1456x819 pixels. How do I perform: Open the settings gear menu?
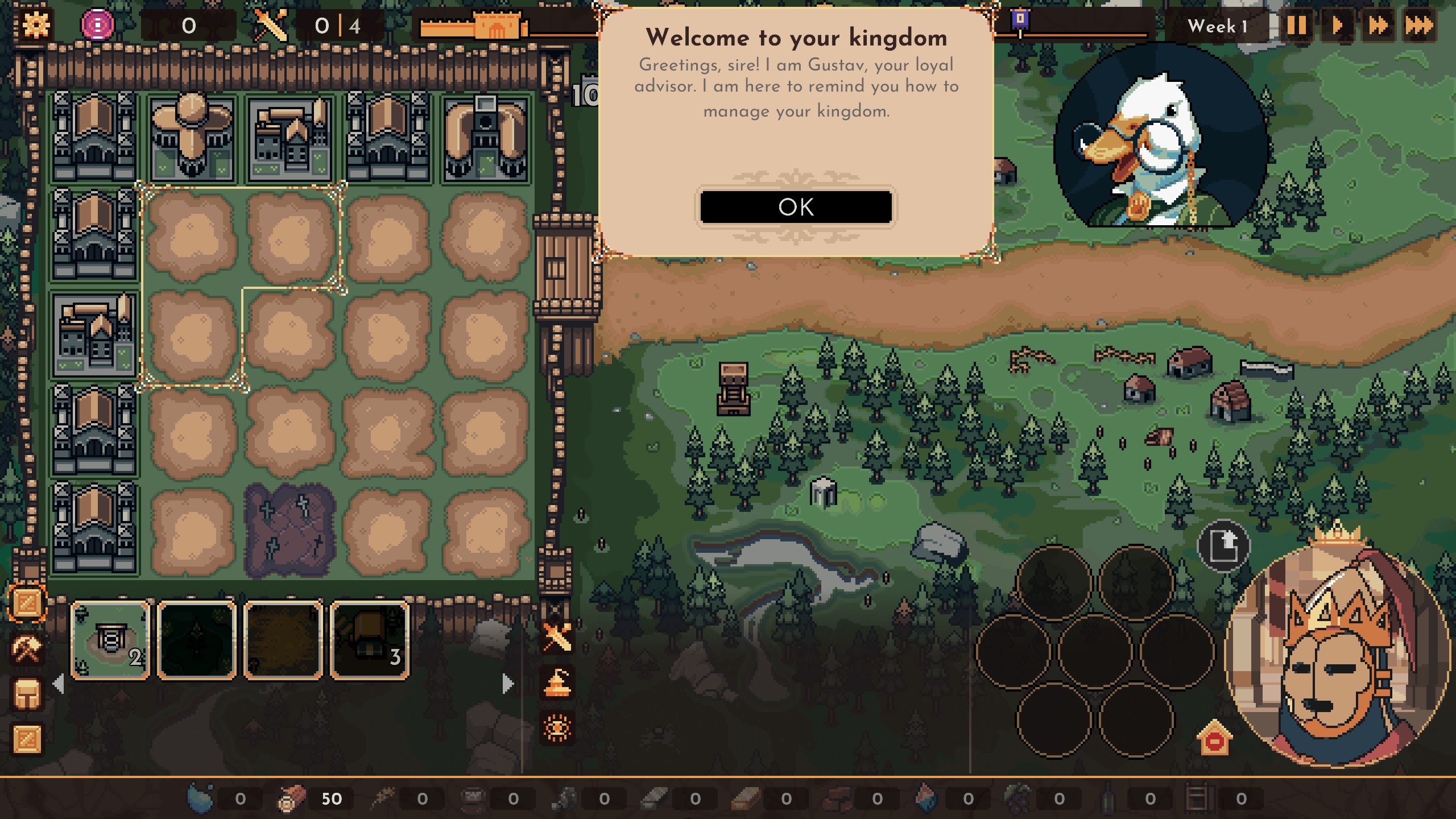pos(36,25)
